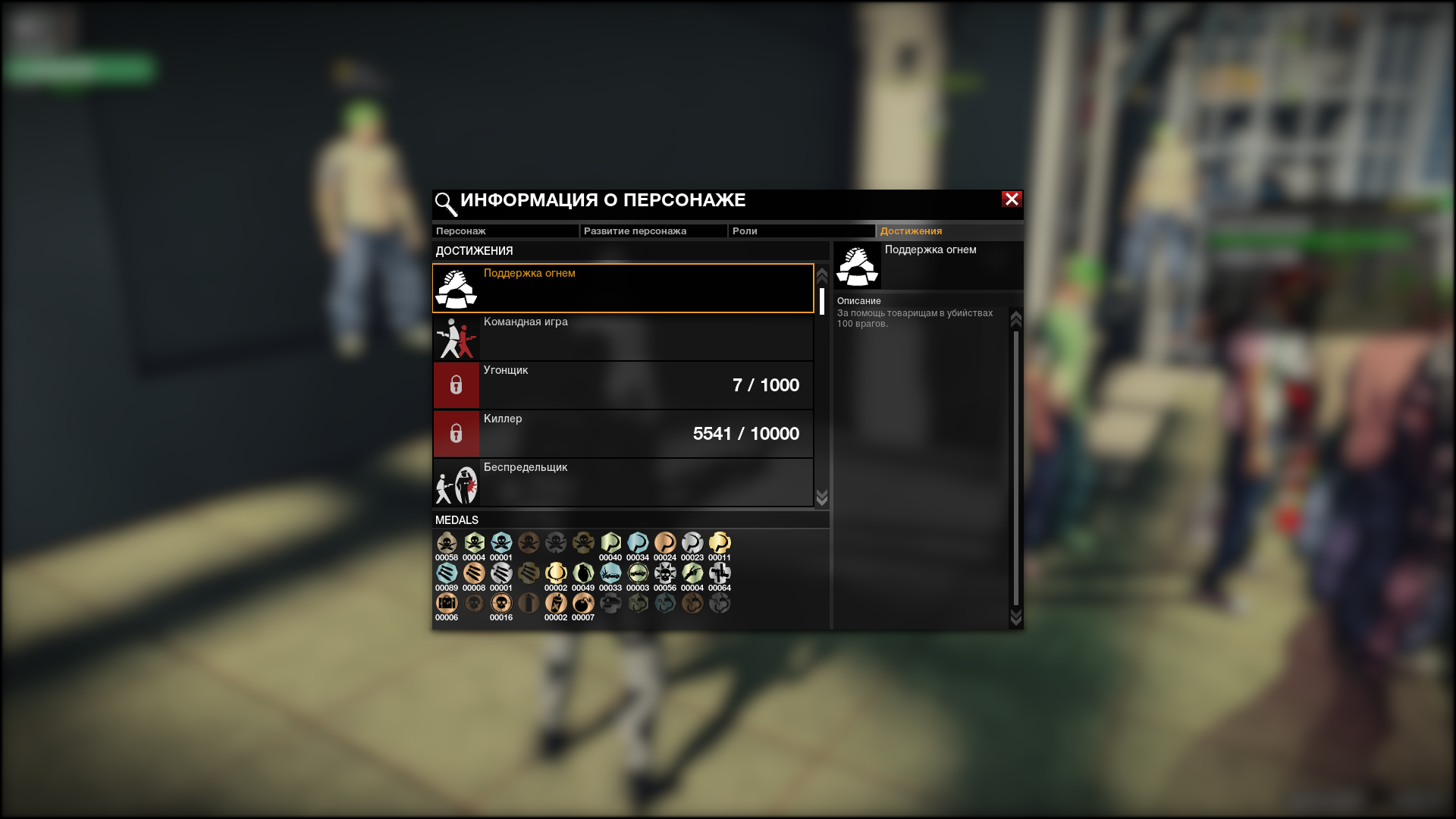Click the achievements list scroll-up arrow
This screenshot has width=1456, height=819.
[821, 275]
